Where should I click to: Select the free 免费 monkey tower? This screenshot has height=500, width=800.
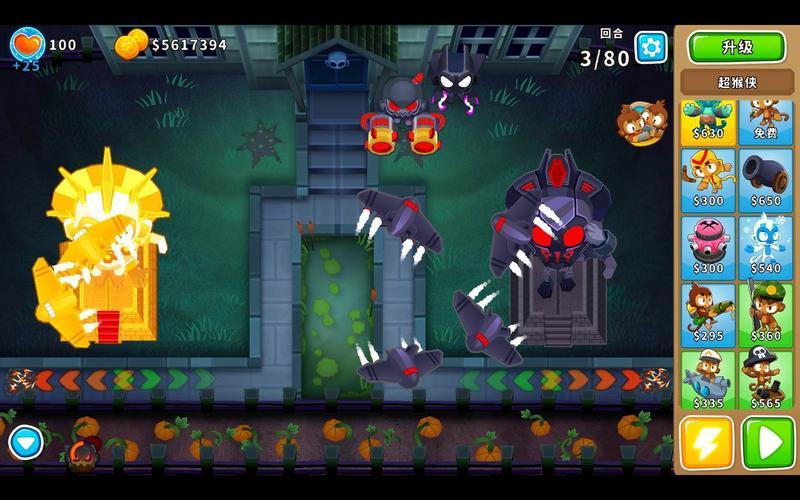[x=766, y=119]
